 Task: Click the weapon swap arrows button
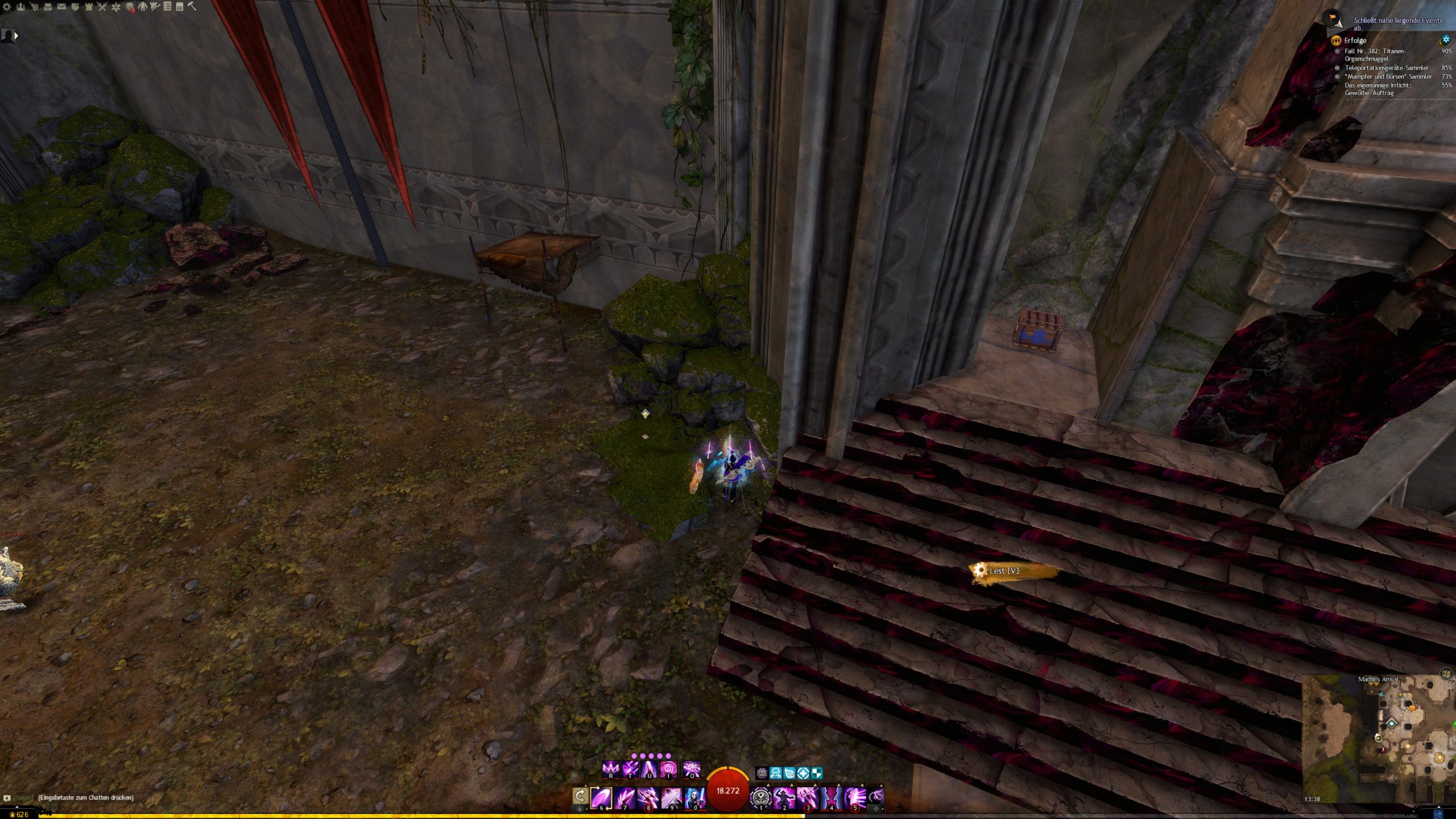tap(580, 796)
